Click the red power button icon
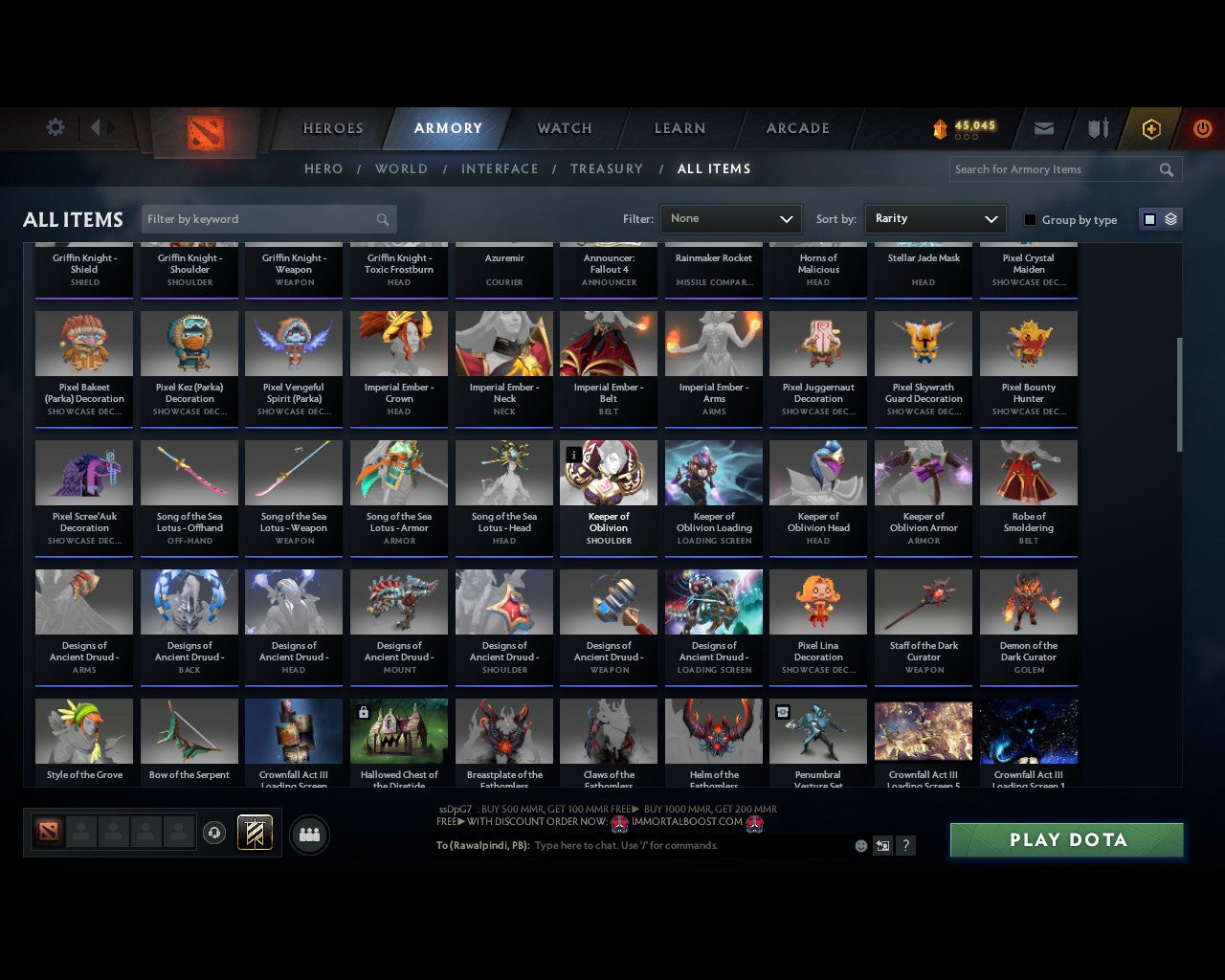Image resolution: width=1225 pixels, height=980 pixels. click(x=1202, y=128)
